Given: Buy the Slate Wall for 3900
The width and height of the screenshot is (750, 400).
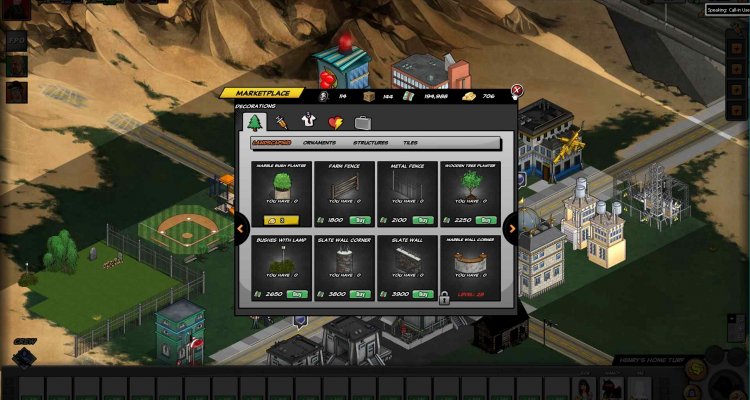Looking at the screenshot, I should point(422,294).
